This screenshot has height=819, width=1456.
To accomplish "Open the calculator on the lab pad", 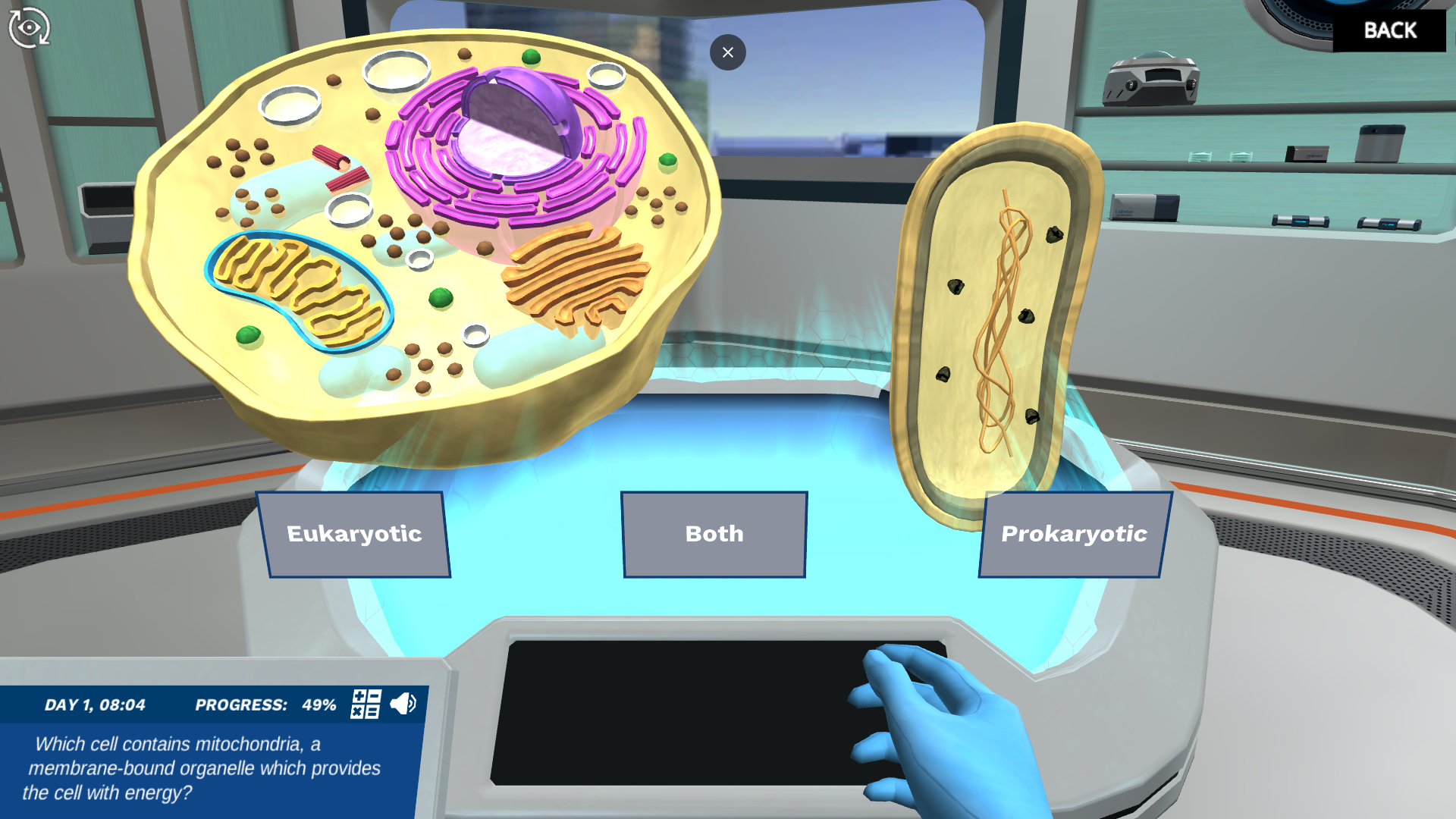I will pyautogui.click(x=365, y=705).
